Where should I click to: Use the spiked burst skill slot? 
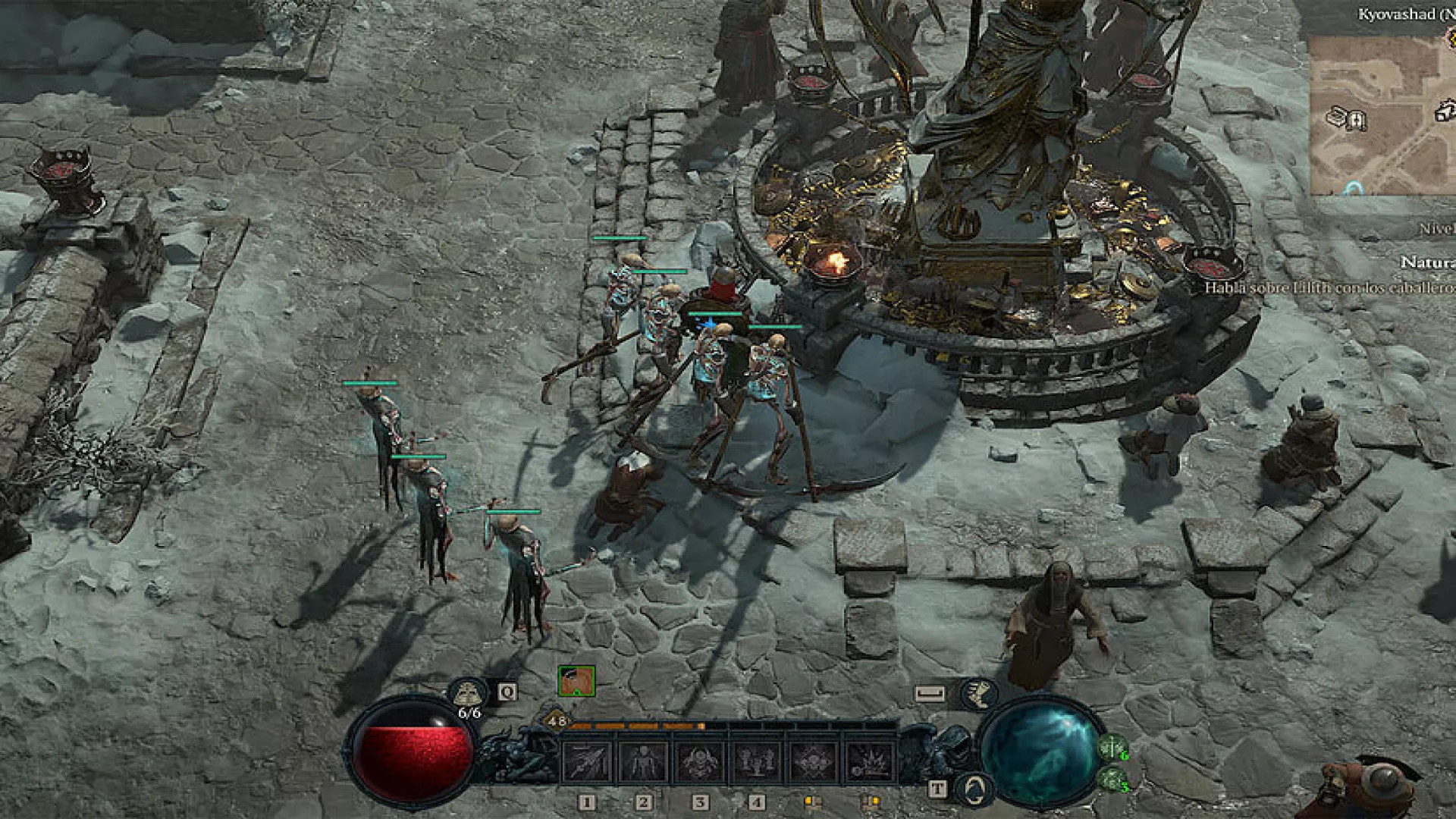point(869,761)
